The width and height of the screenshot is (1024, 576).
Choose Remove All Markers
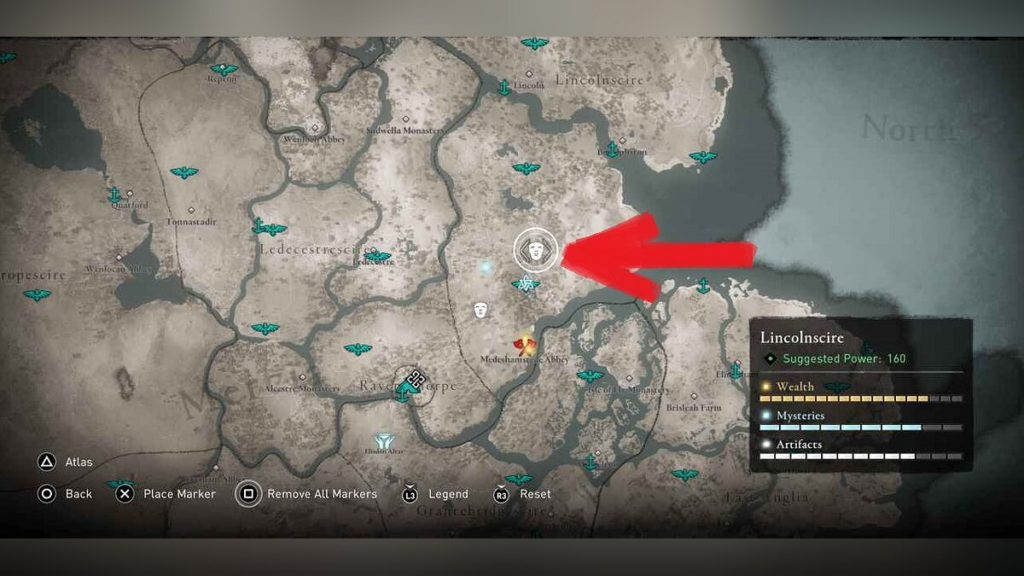coord(249,494)
